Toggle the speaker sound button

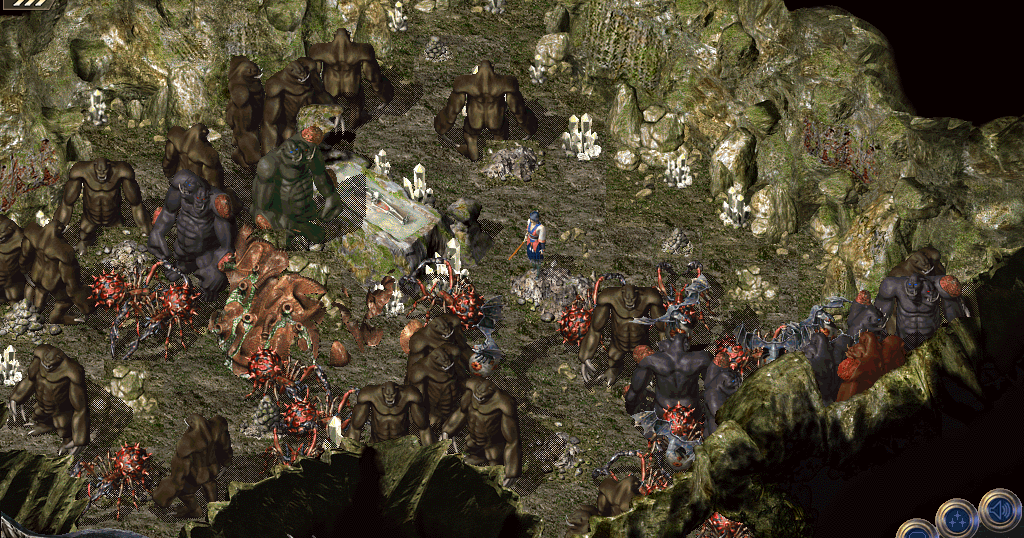coord(998,508)
